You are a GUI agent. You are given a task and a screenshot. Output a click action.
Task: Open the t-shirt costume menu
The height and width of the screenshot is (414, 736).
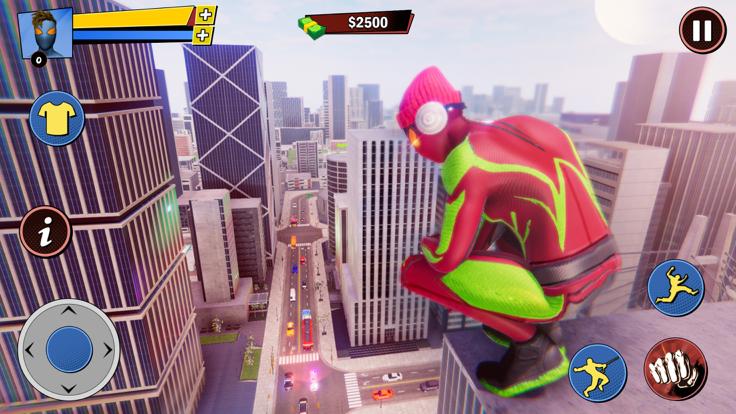point(56,119)
